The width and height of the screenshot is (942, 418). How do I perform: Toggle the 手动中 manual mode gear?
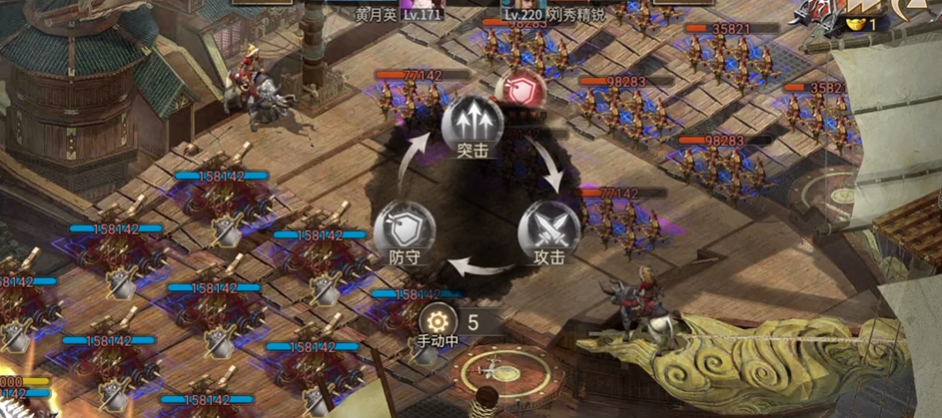(439, 321)
